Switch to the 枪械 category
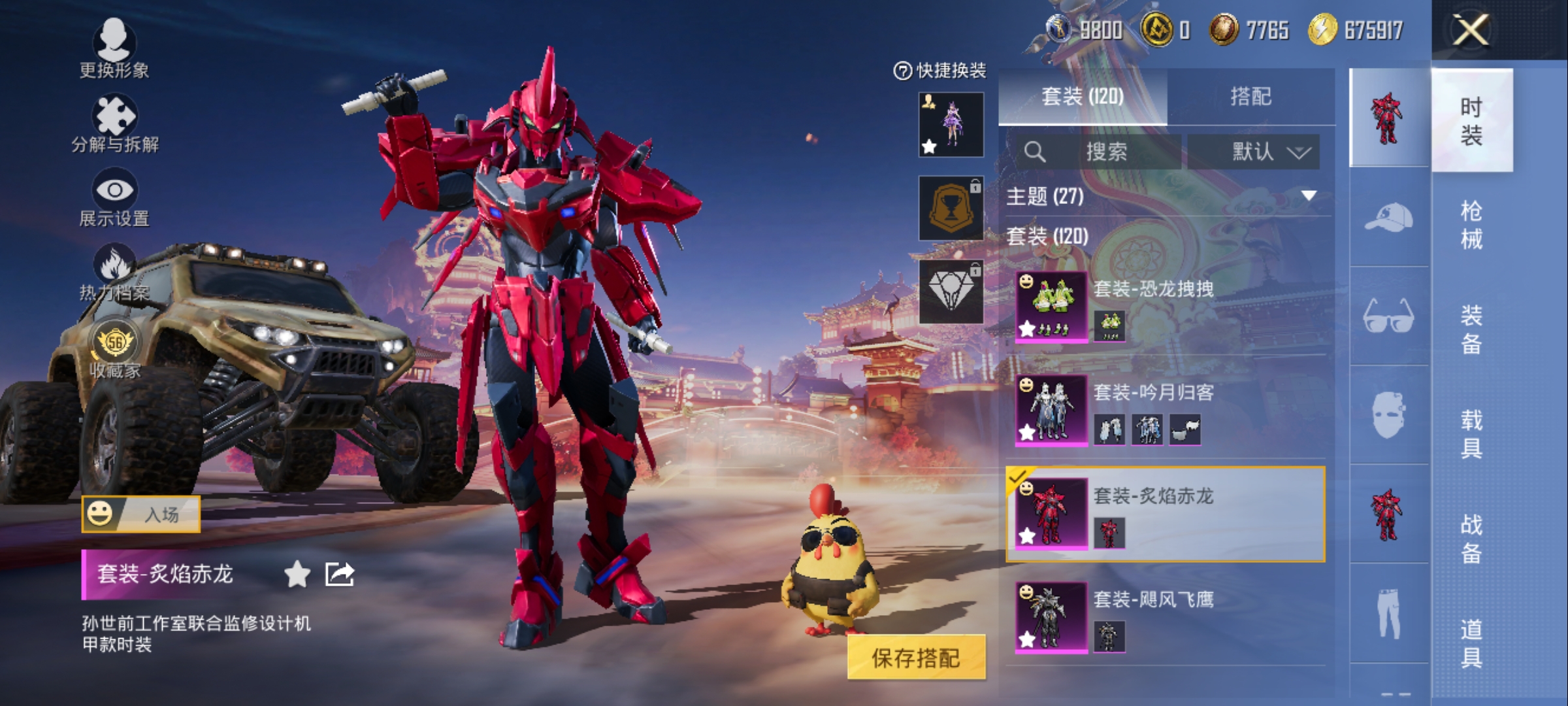 pos(1471,225)
